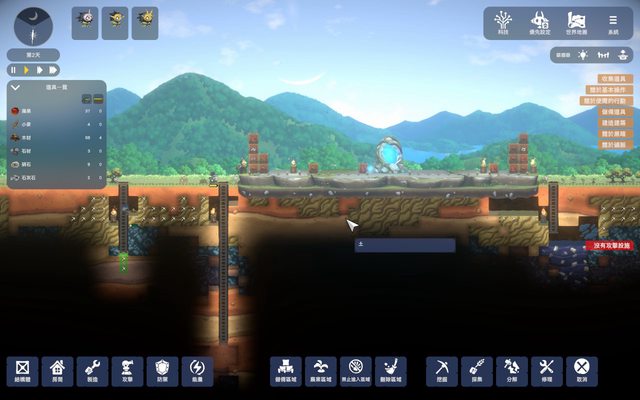Open the 系統 system menu

(x=613, y=21)
